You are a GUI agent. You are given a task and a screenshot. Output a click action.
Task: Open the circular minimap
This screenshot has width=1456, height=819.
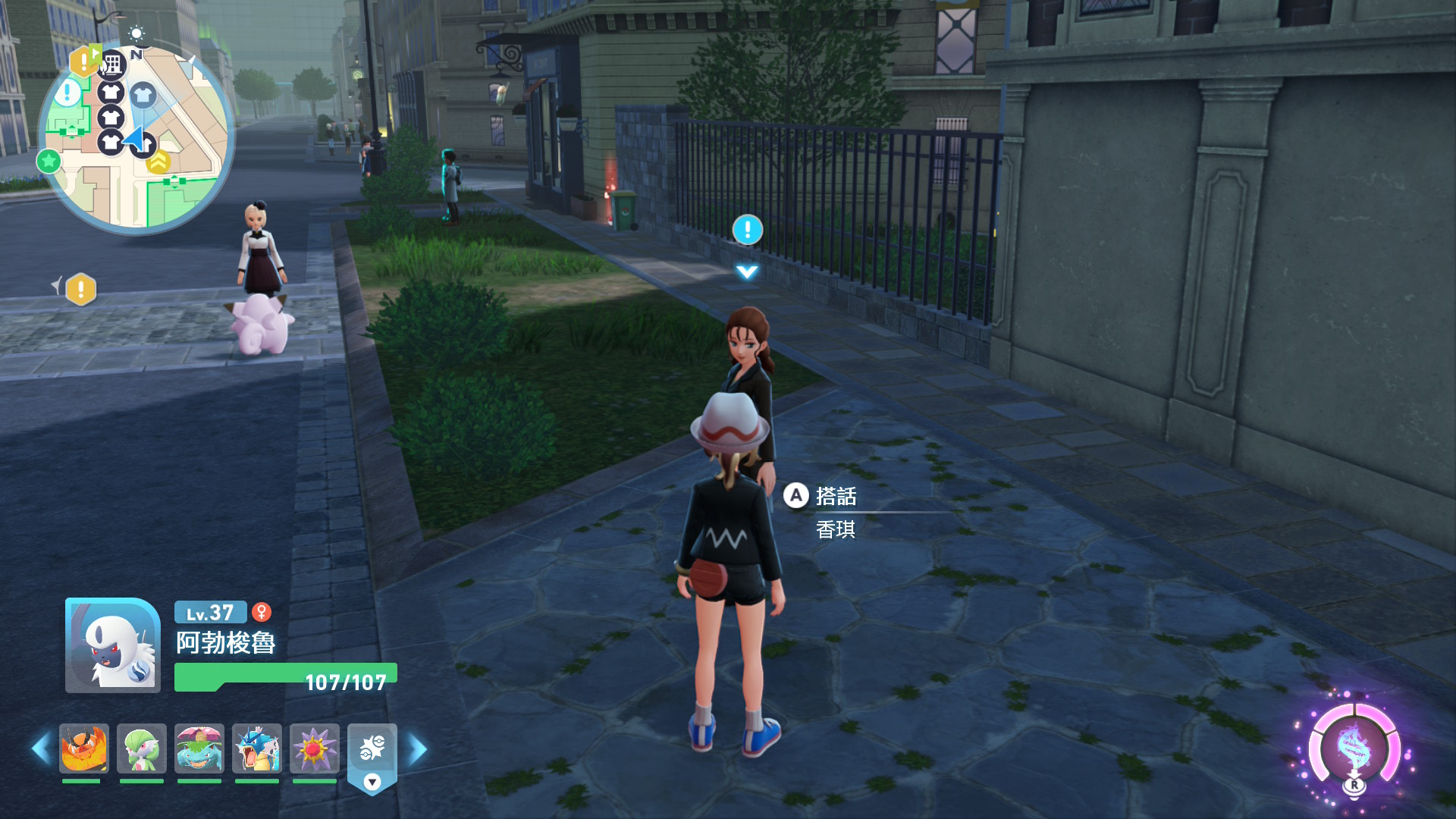[136, 136]
